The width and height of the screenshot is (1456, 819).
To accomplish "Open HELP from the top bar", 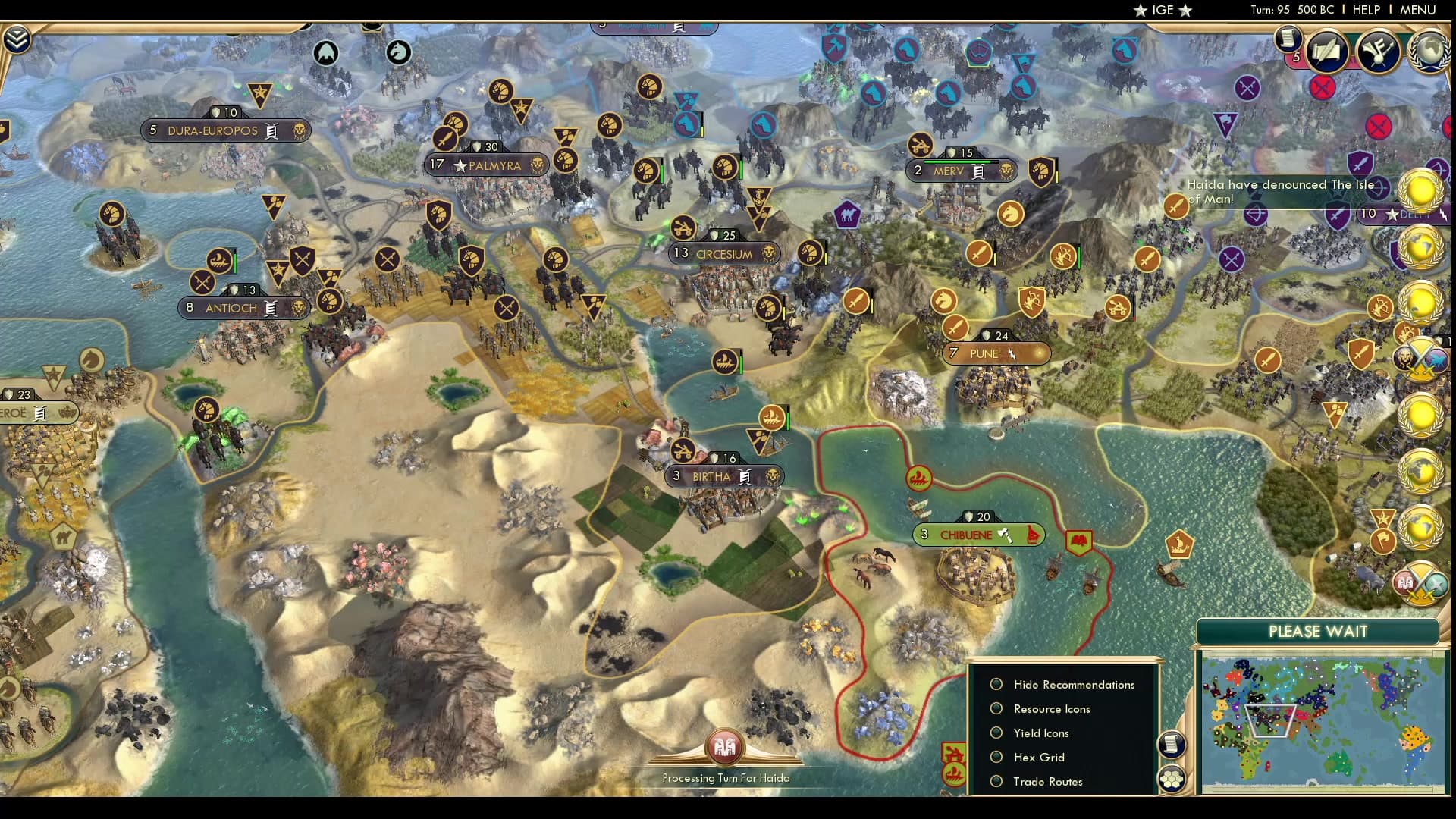I will tap(1367, 10).
